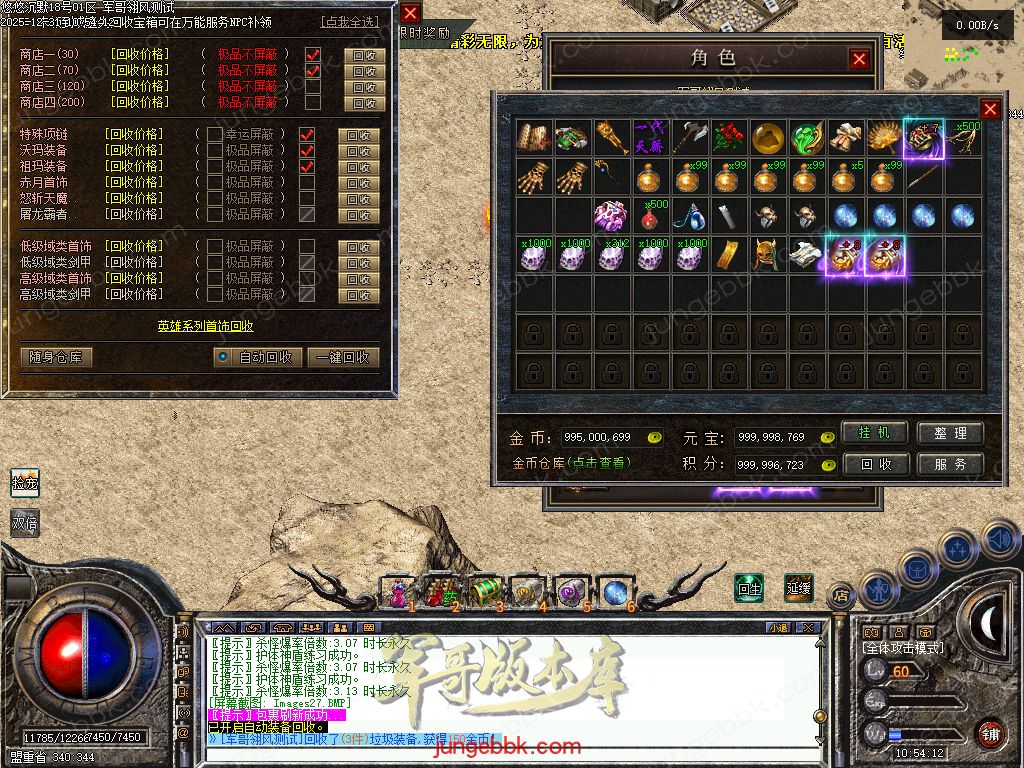Viewport: 1024px width, 768px height.
Task: Close the inventory bag window
Action: click(990, 109)
